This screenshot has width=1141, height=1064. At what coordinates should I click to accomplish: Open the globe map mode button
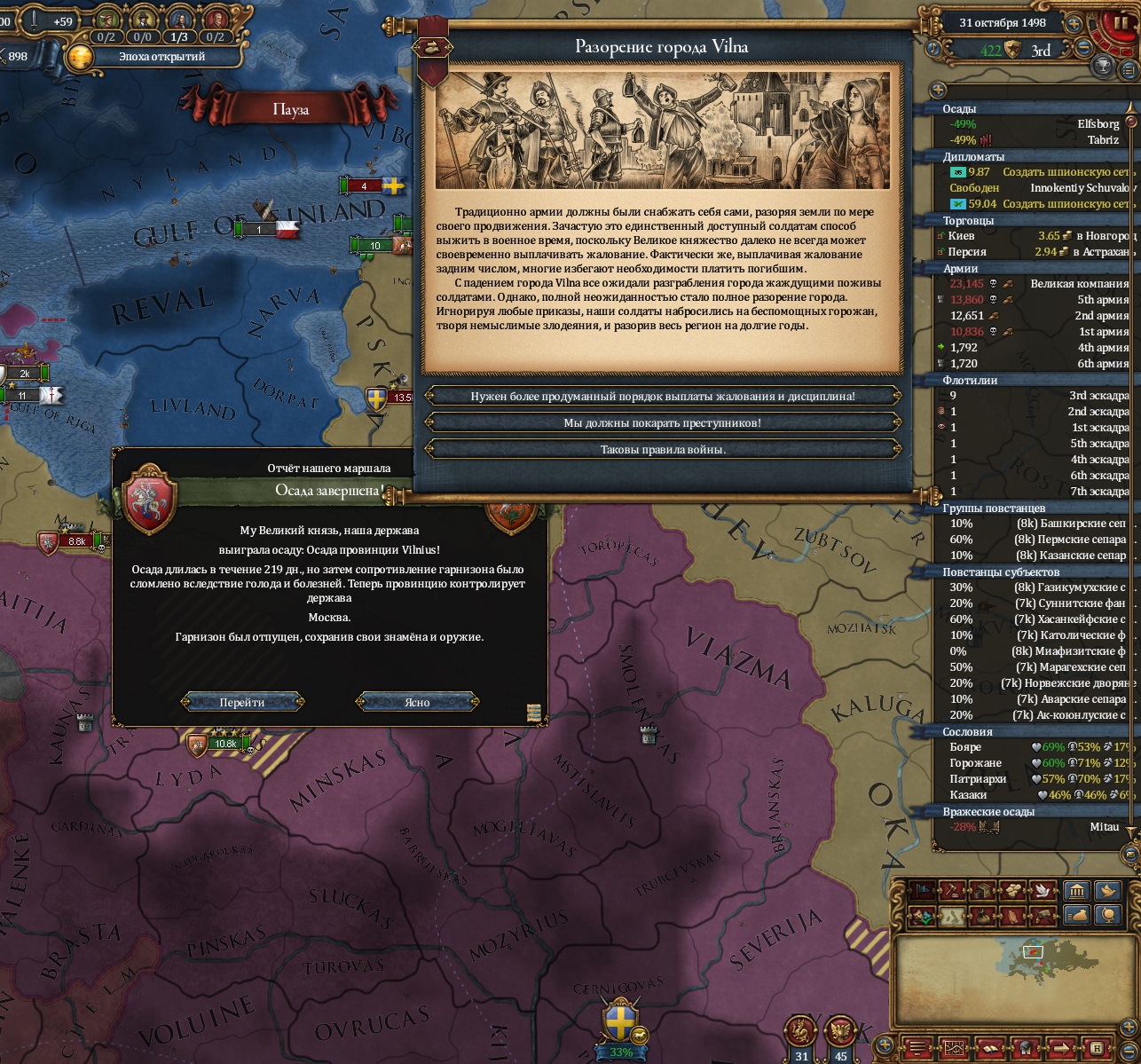tap(1106, 914)
